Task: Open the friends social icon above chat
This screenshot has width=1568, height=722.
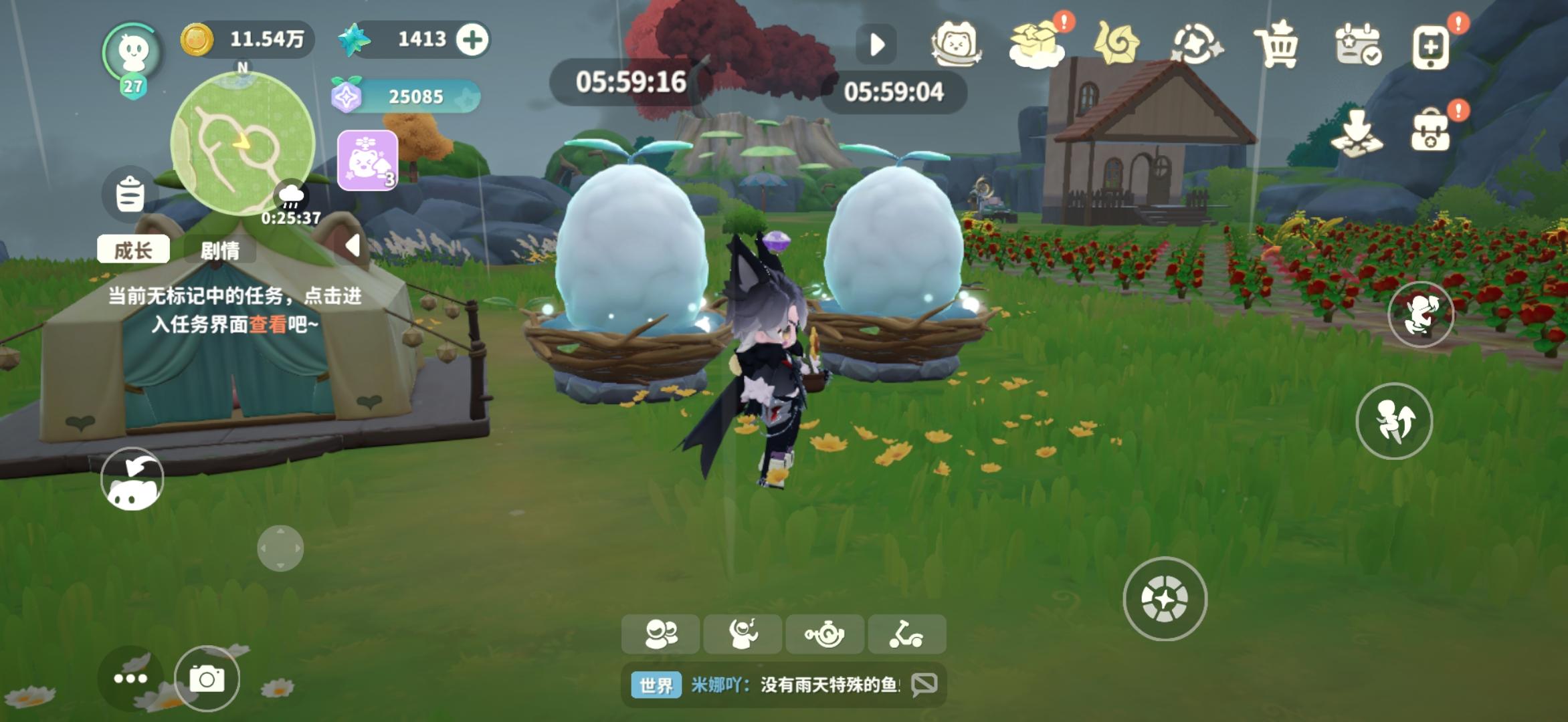Action: coord(661,634)
